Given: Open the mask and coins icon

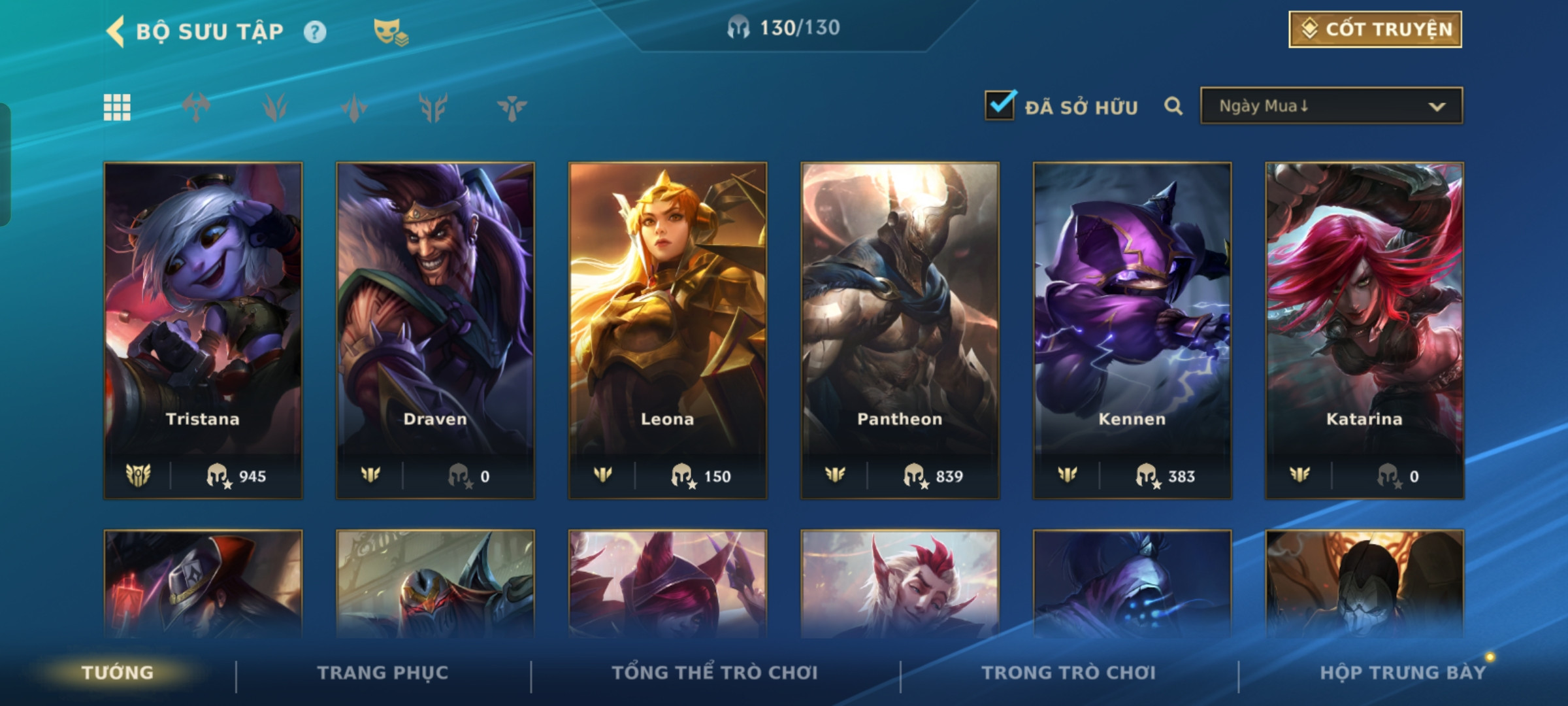Looking at the screenshot, I should [x=390, y=32].
